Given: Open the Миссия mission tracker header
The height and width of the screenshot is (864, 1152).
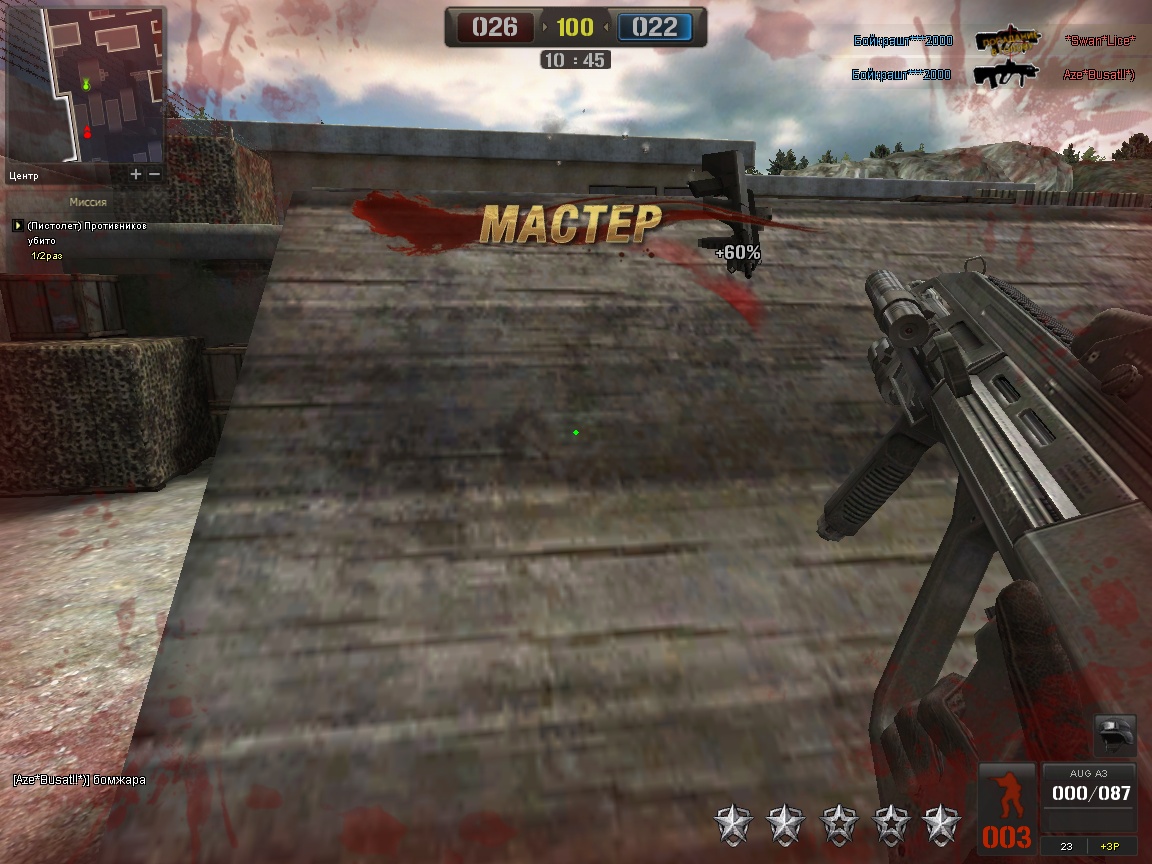Looking at the screenshot, I should coord(88,202).
